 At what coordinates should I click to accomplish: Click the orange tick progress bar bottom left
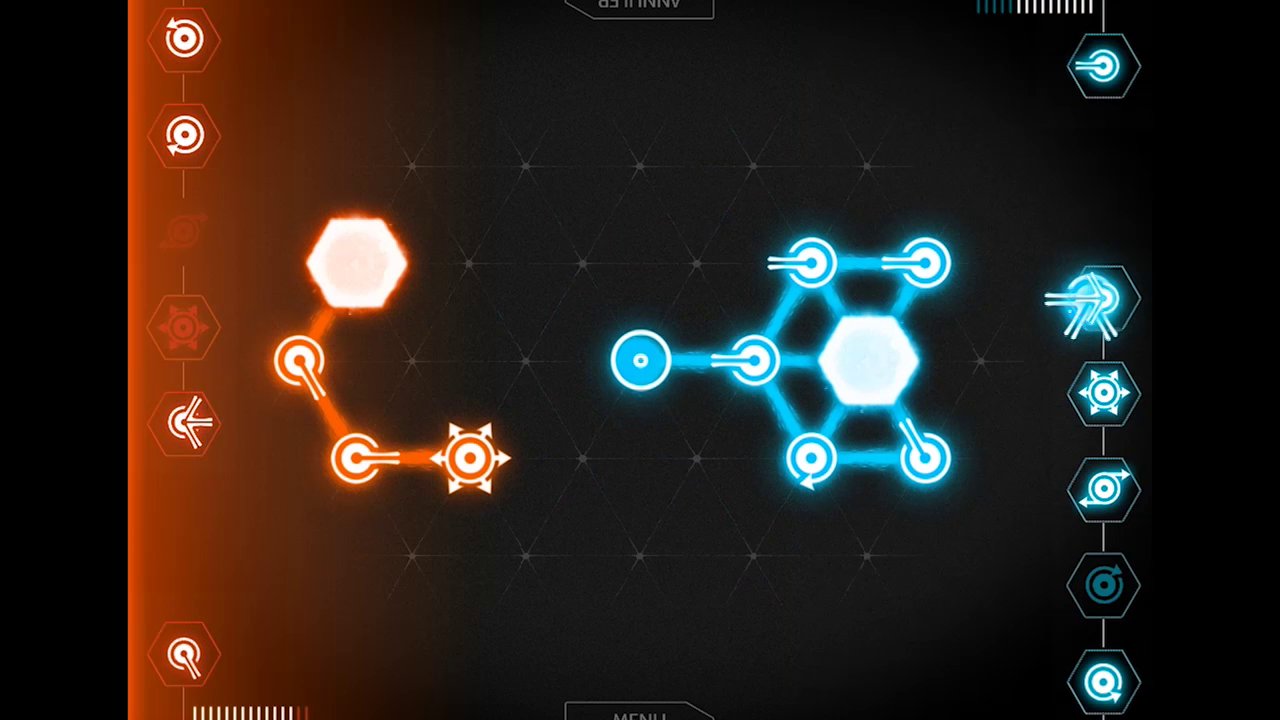point(248,712)
